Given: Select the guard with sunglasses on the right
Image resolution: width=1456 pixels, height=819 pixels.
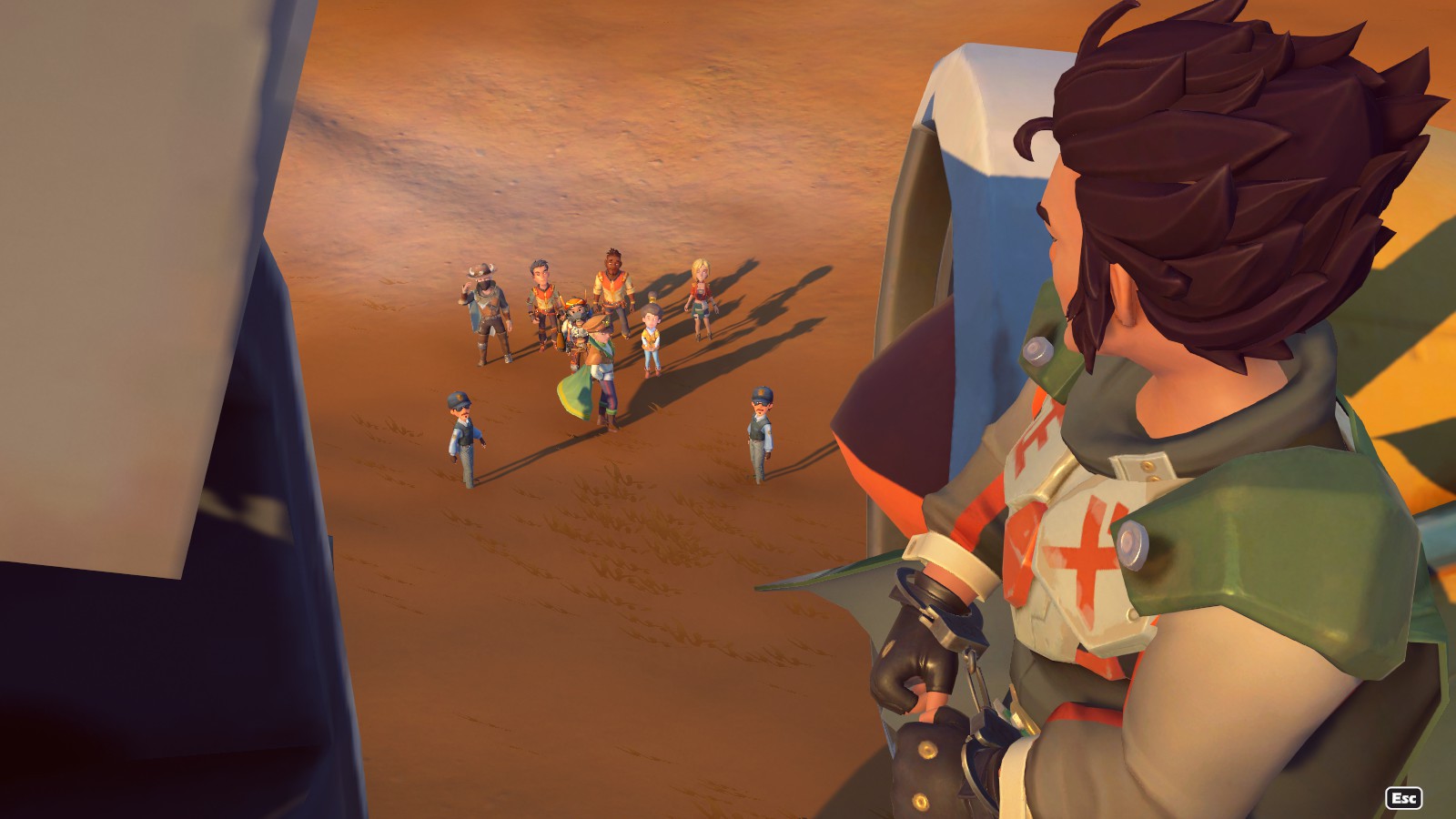Looking at the screenshot, I should click(x=760, y=423).
